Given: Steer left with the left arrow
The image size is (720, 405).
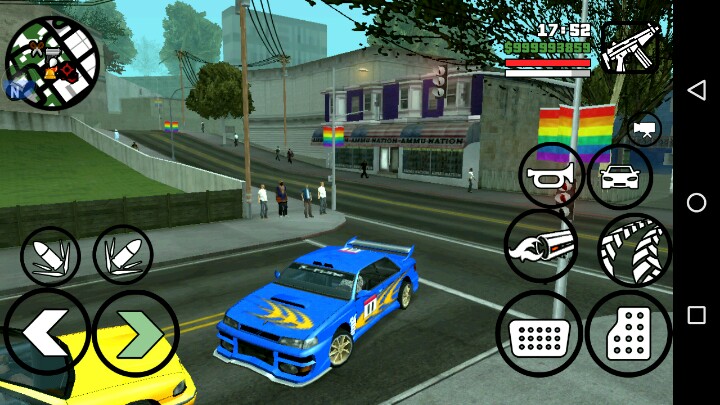Looking at the screenshot, I should tap(45, 333).
